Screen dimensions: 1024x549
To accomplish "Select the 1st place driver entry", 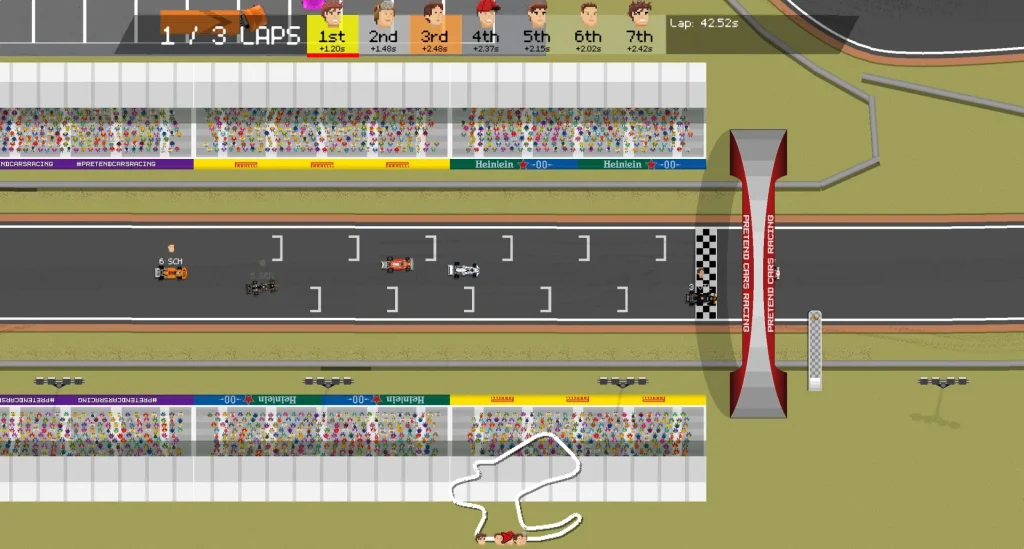I will coord(332,30).
